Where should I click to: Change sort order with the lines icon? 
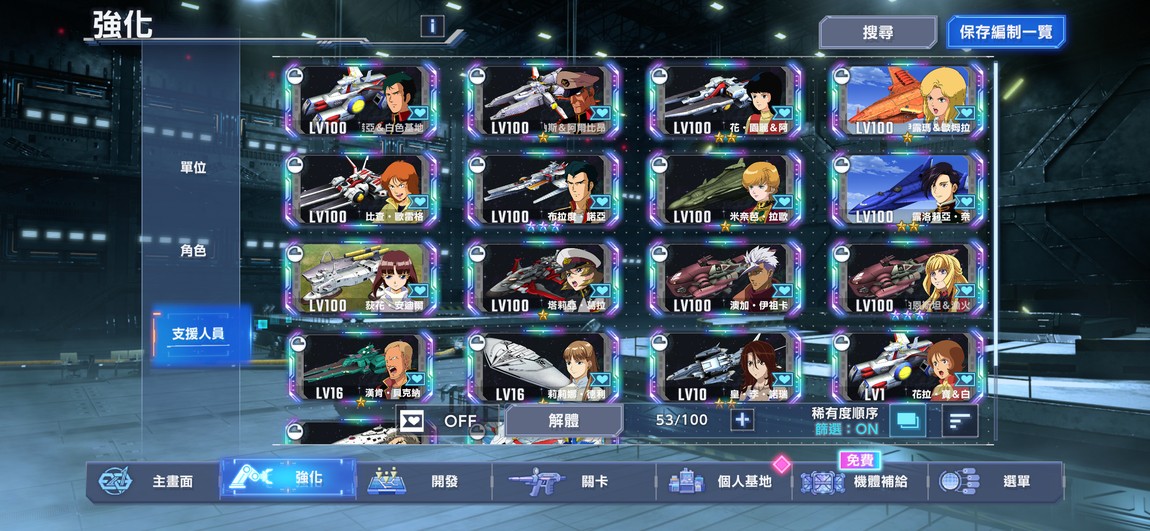pos(960,421)
